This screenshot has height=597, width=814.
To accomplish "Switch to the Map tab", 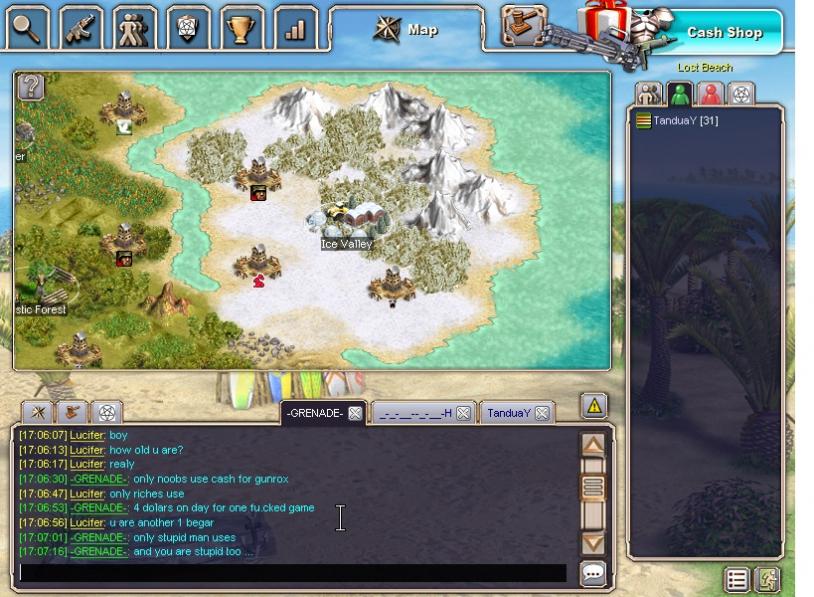I will (x=406, y=29).
